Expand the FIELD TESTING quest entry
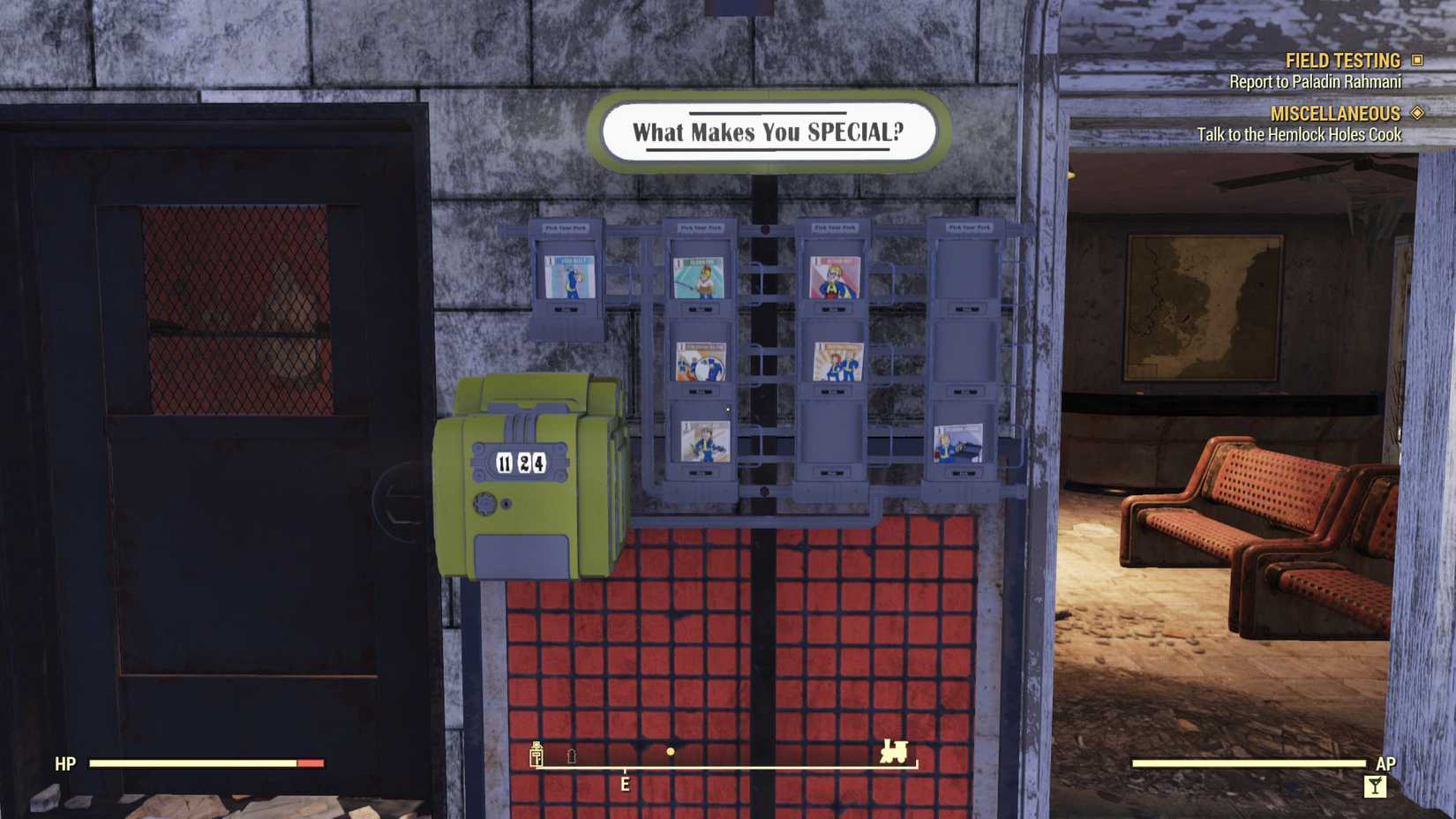Viewport: 1456px width, 819px height. 1341,60
